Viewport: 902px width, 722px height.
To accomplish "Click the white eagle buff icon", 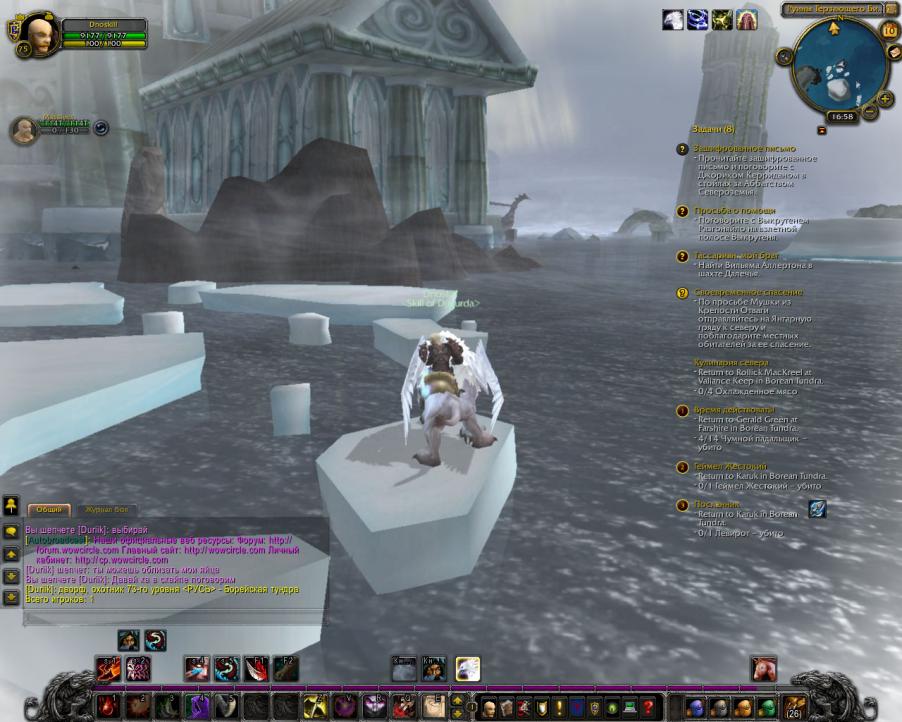I will 673,20.
